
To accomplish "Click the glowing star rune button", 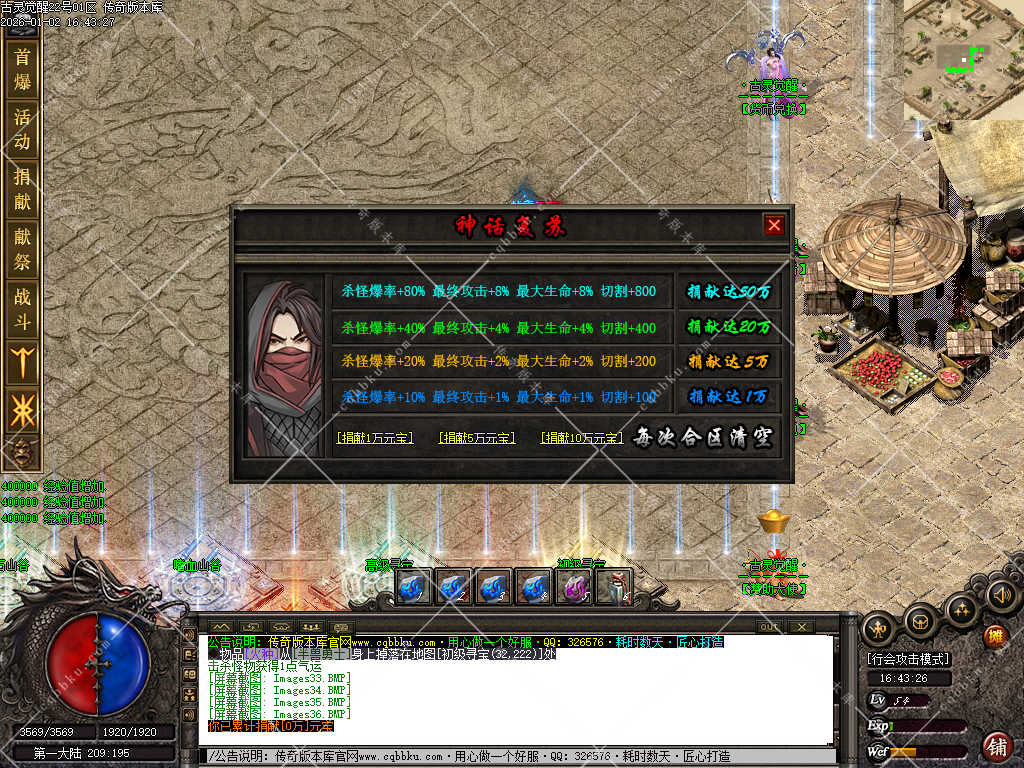I will (21, 410).
